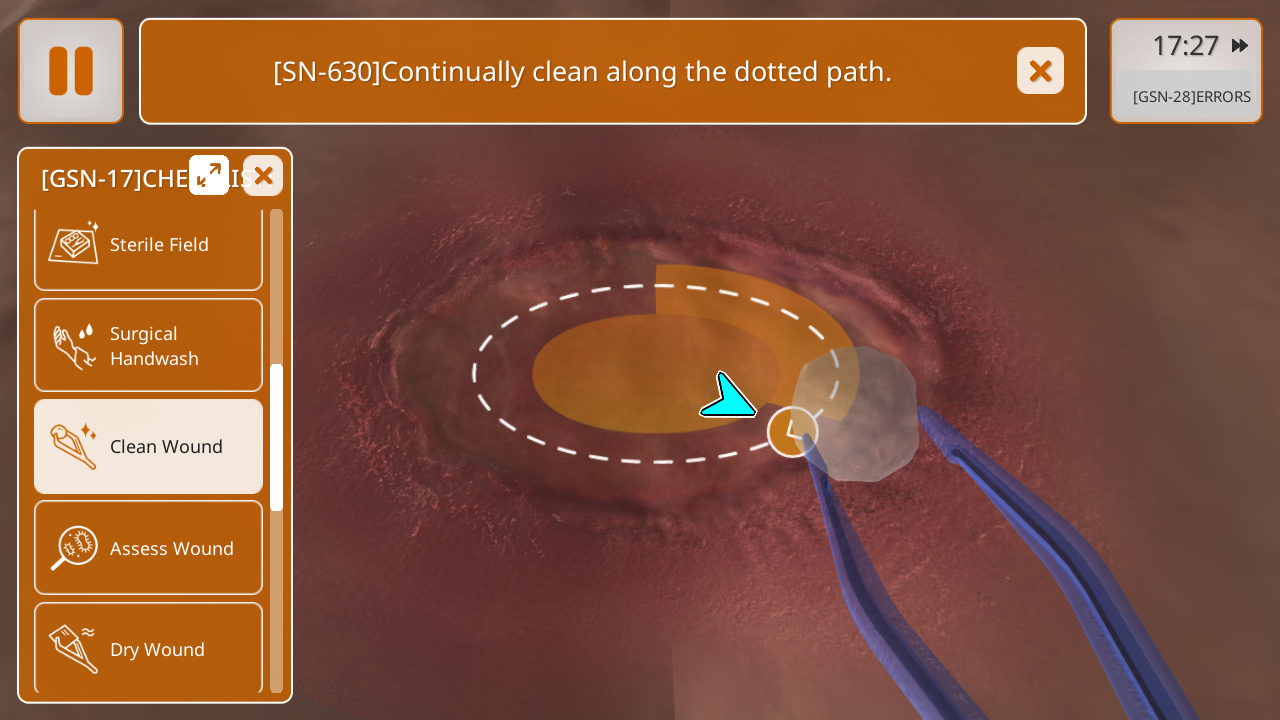Image resolution: width=1280 pixels, height=720 pixels.
Task: Open the errors panel
Action: click(x=1191, y=97)
